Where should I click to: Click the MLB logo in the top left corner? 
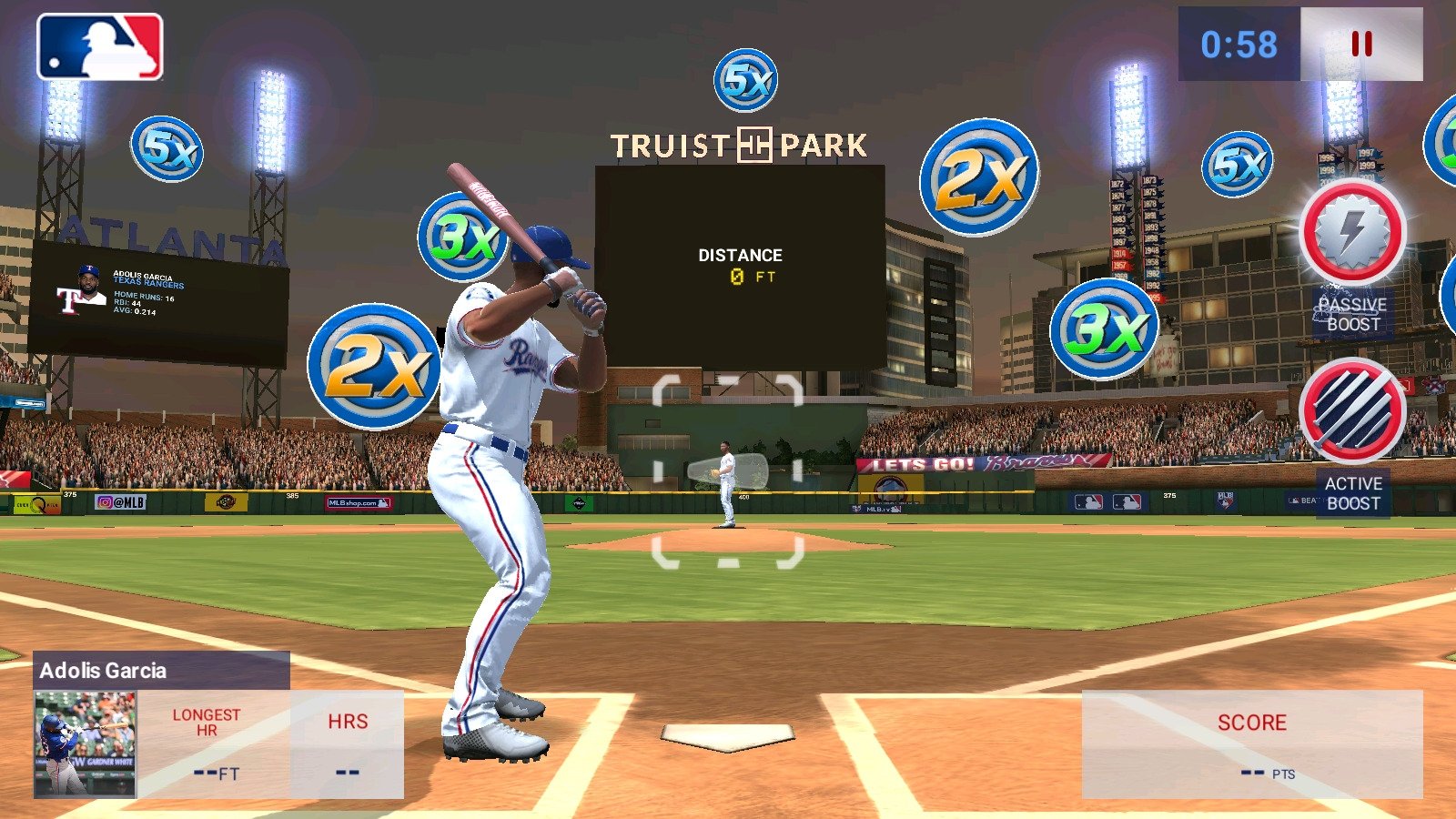point(100,47)
